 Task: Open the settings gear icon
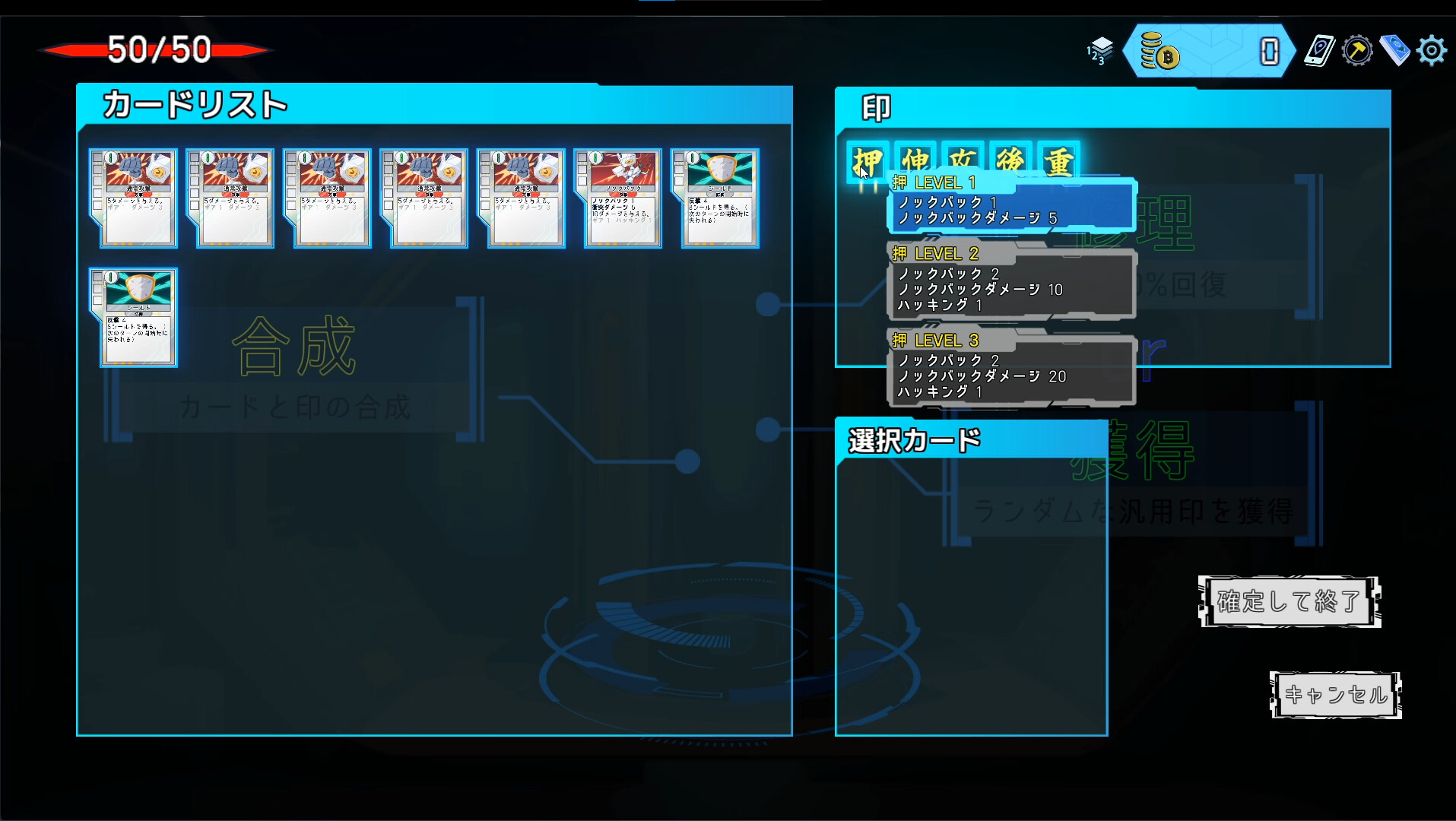click(x=1432, y=50)
